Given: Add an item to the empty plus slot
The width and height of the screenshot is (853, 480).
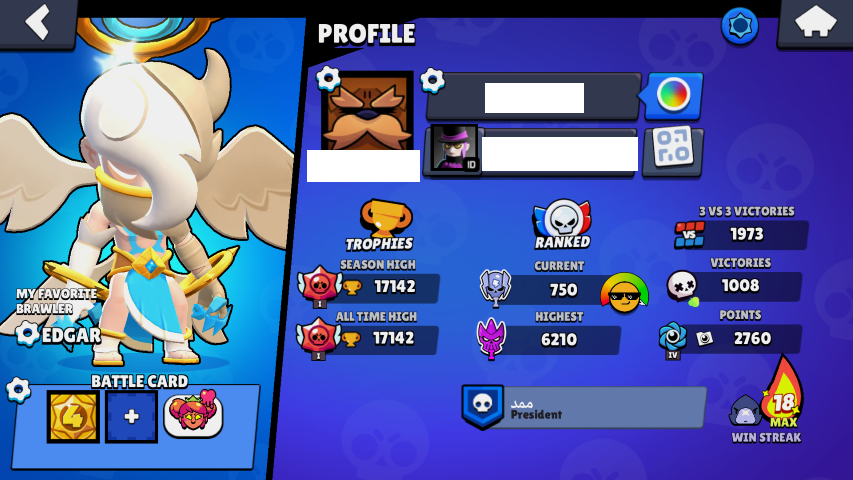Looking at the screenshot, I should 132,416.
